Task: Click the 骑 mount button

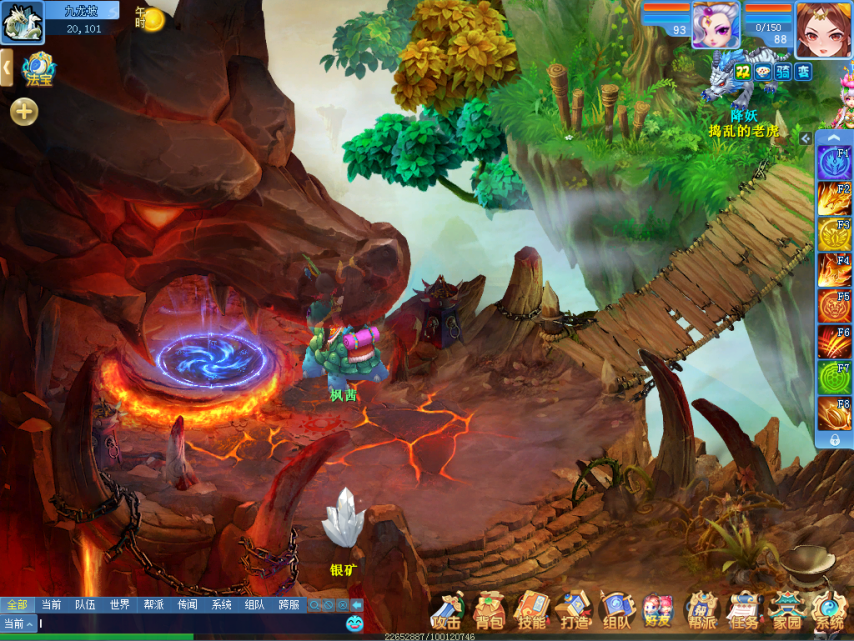Action: tap(782, 71)
